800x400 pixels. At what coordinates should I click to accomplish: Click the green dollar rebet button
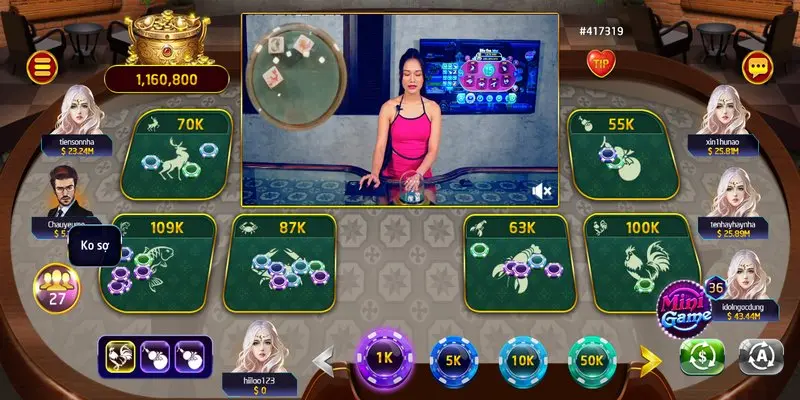702,357
